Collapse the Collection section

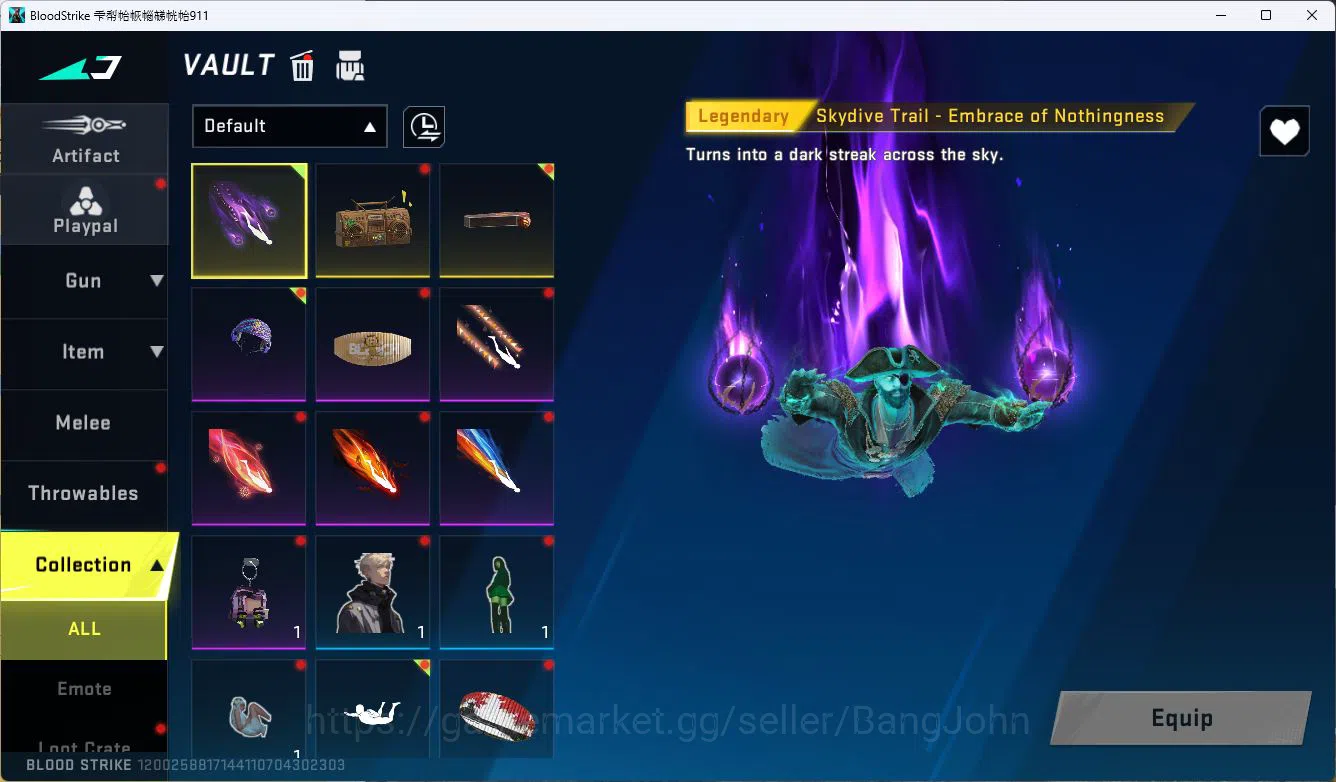85,564
